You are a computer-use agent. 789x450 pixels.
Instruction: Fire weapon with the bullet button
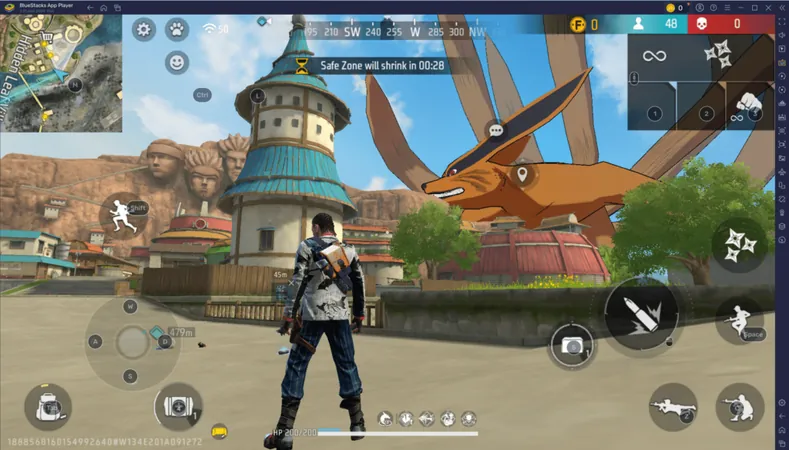[641, 314]
